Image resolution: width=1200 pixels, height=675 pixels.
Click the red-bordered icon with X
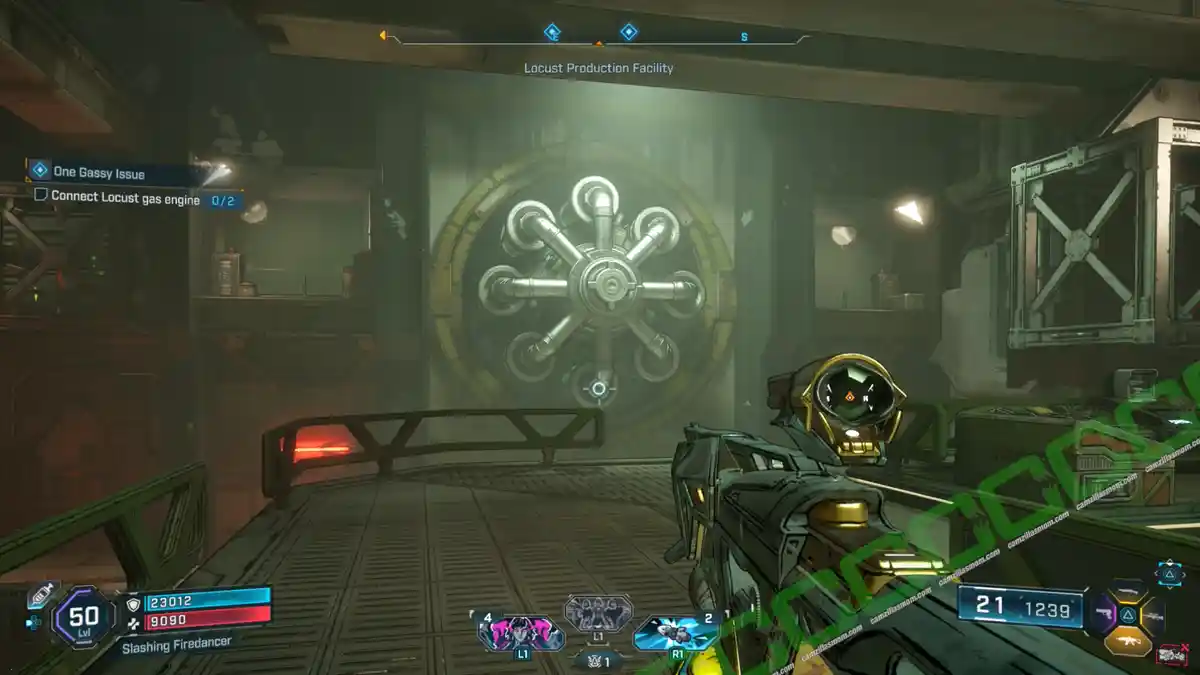[x=1171, y=655]
